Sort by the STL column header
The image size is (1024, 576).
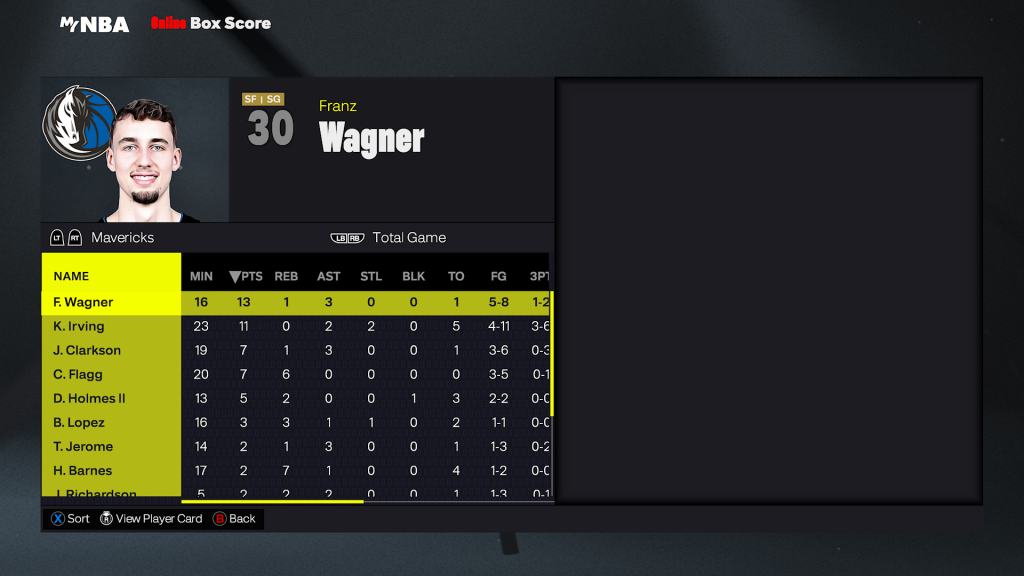(x=371, y=276)
